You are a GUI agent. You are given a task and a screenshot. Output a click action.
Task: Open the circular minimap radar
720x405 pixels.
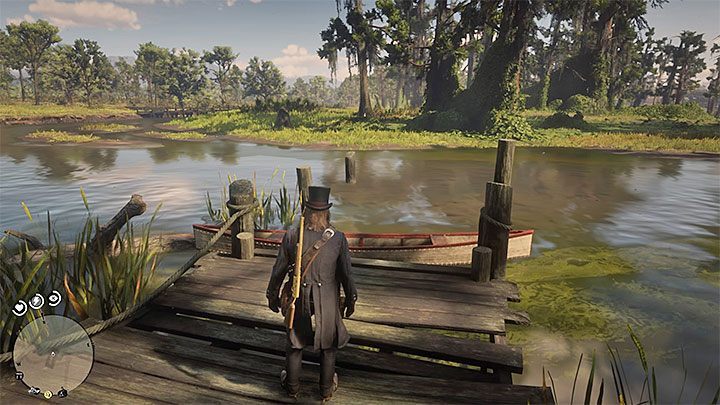(x=54, y=353)
